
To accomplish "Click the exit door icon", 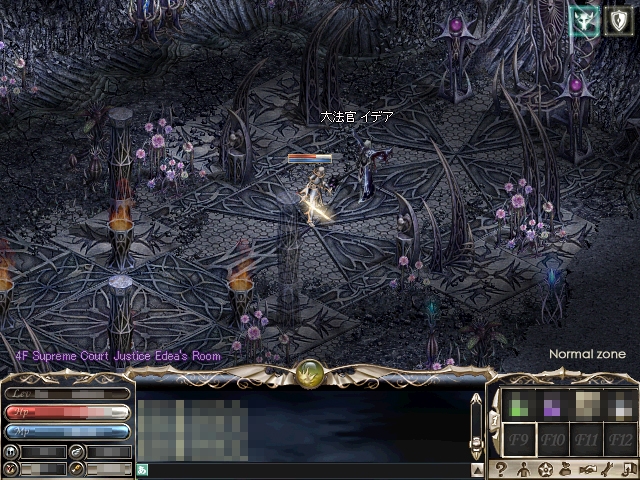I will (629, 469).
